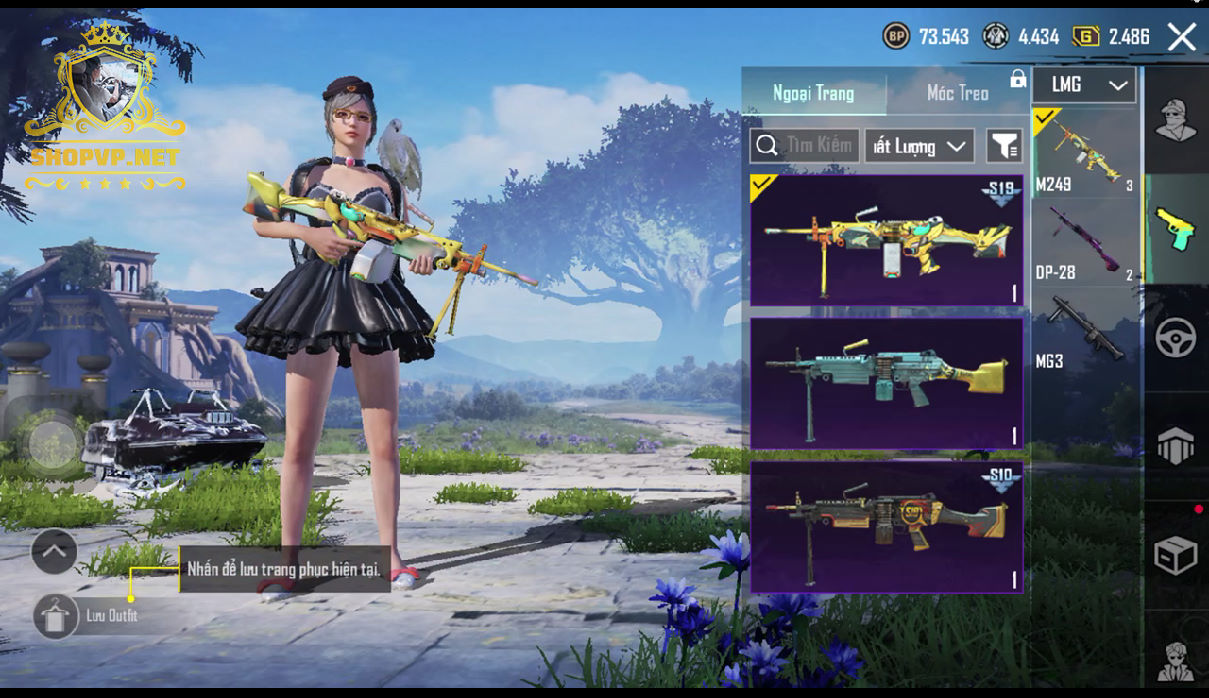Expand the LMG weapon type dropdown

pyautogui.click(x=1084, y=85)
